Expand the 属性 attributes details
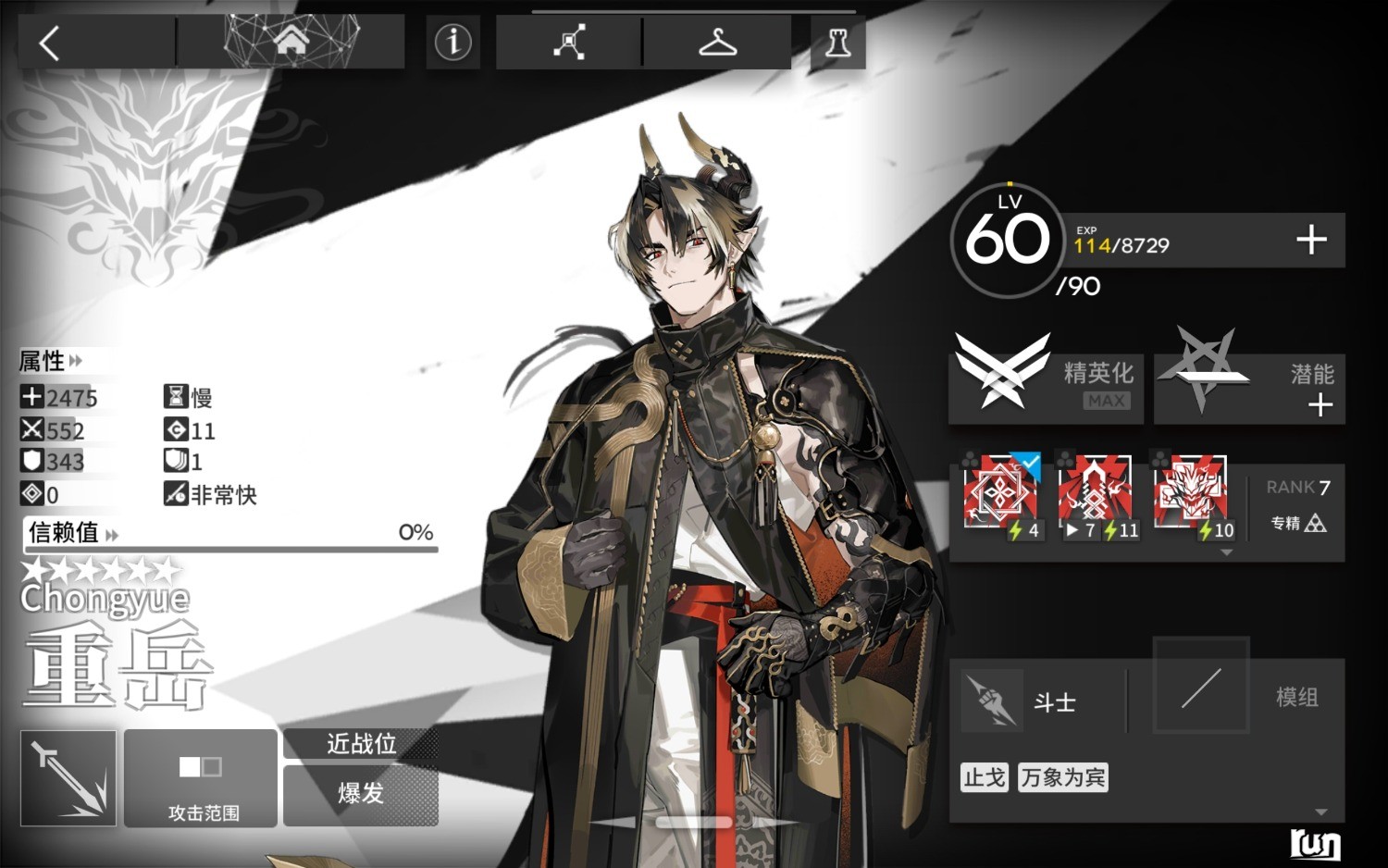 click(x=51, y=360)
